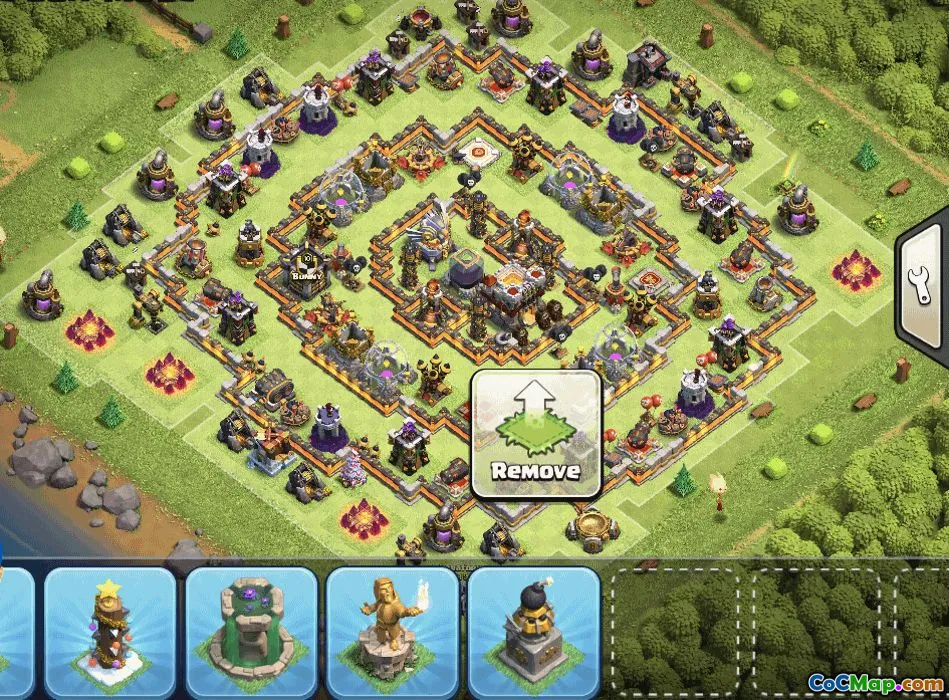Click the Remove button
This screenshot has height=700, width=949.
tap(536, 434)
